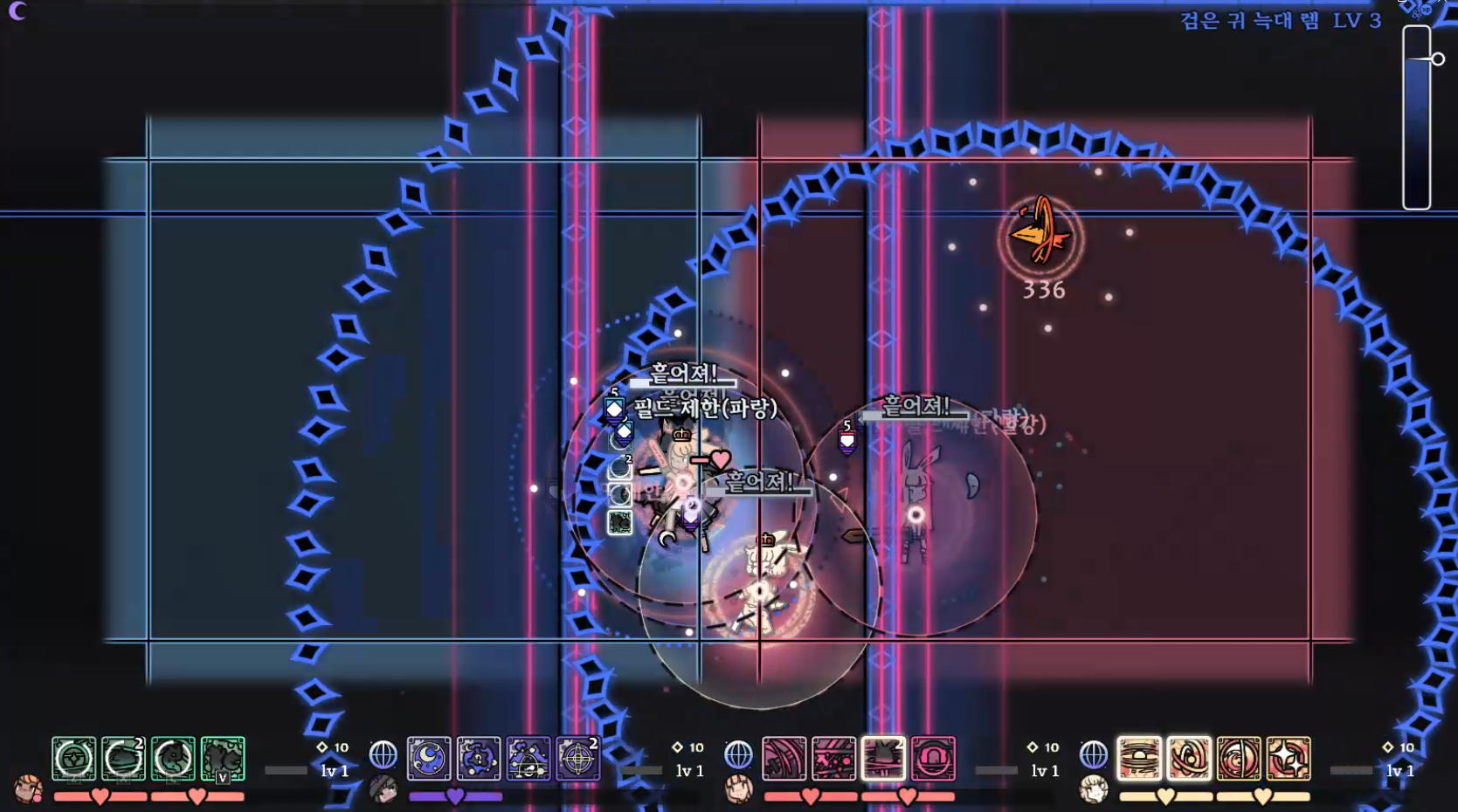
Task: Activate the highlighted pink rabbit-ears skill
Action: pyautogui.click(x=883, y=759)
